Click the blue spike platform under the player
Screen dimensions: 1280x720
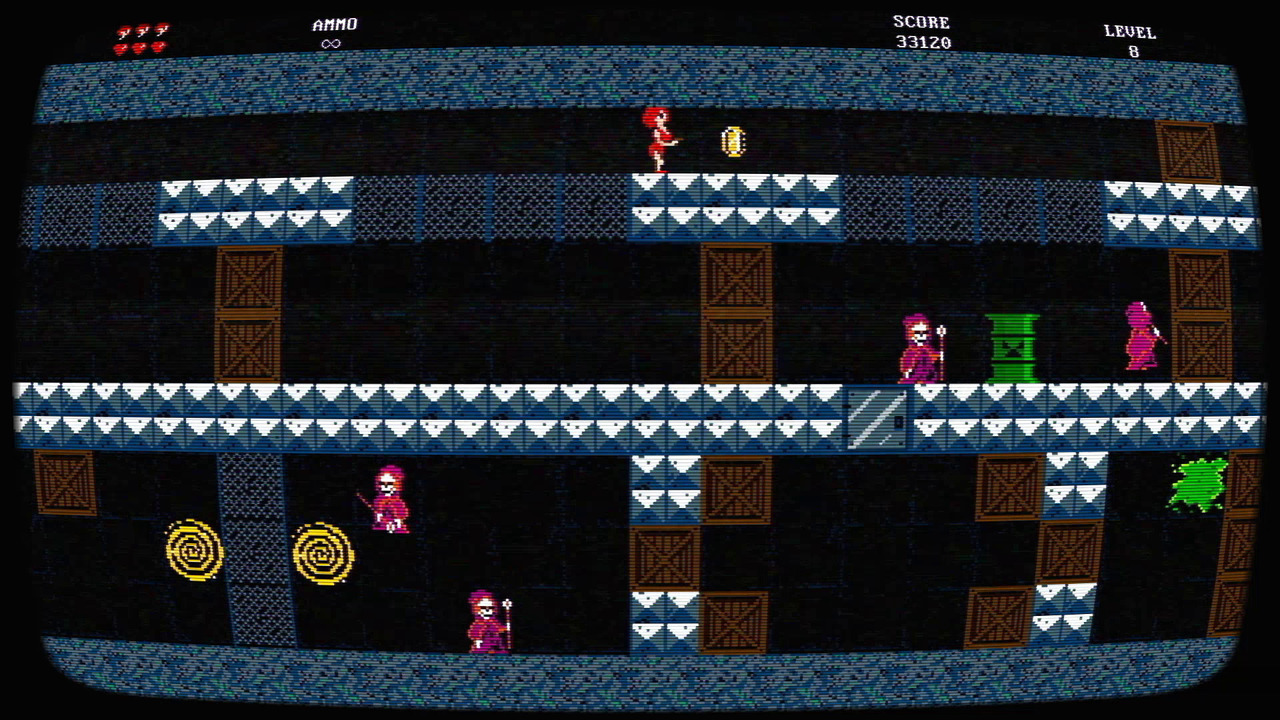tap(700, 205)
